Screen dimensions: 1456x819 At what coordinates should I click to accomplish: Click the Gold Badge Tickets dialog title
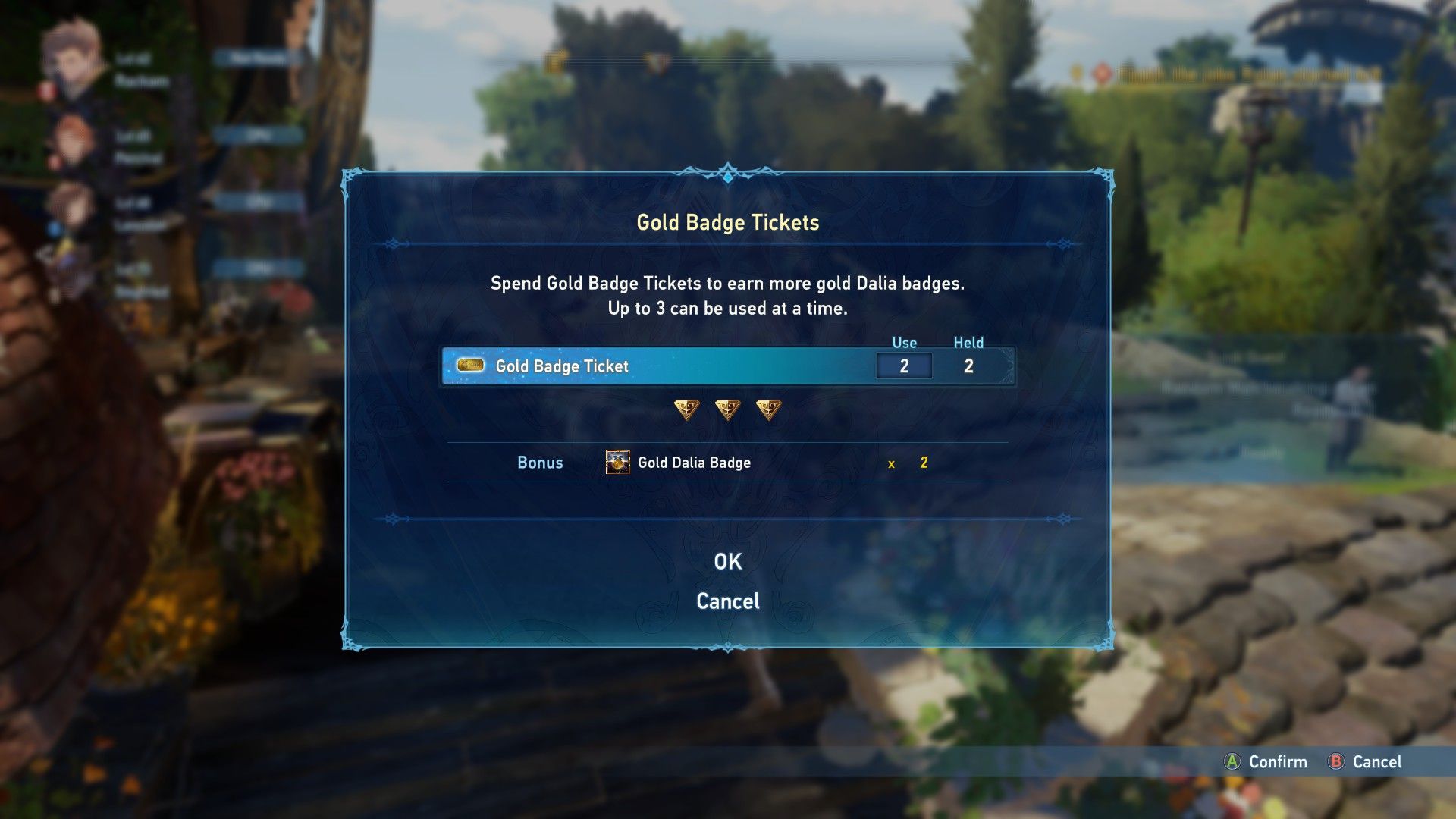pyautogui.click(x=727, y=223)
